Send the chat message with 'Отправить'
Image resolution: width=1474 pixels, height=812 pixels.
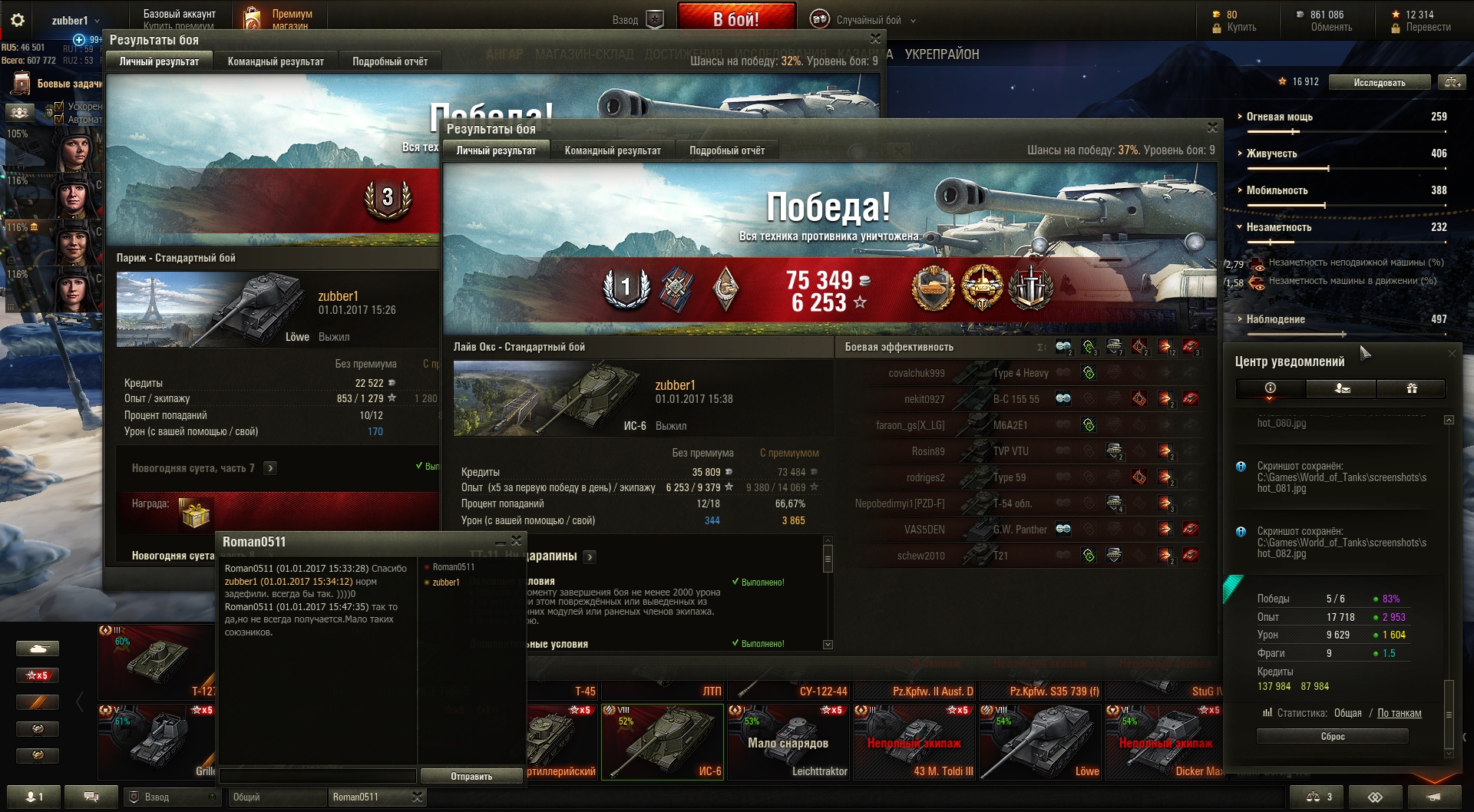pos(471,776)
